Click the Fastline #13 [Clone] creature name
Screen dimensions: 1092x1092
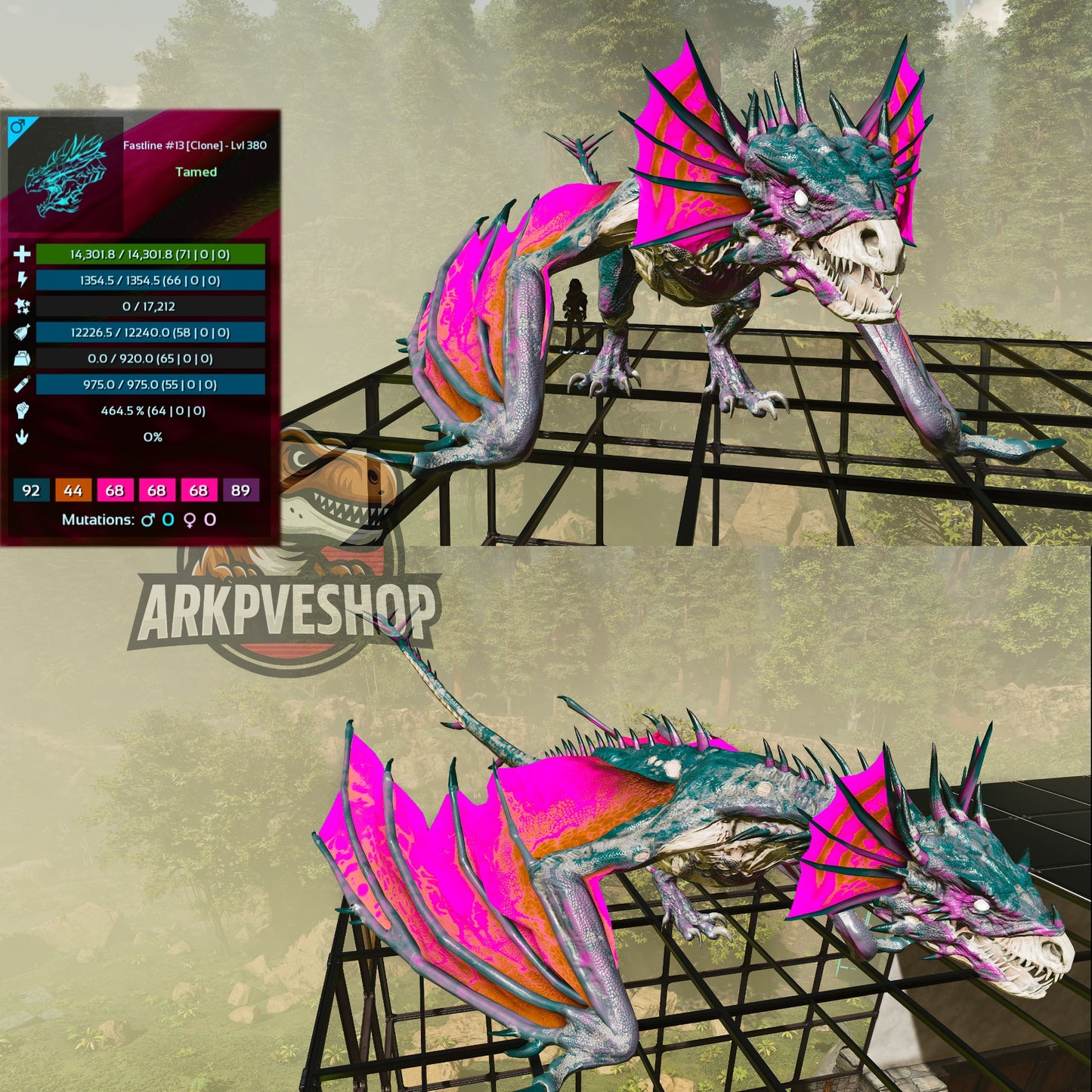pyautogui.click(x=194, y=144)
